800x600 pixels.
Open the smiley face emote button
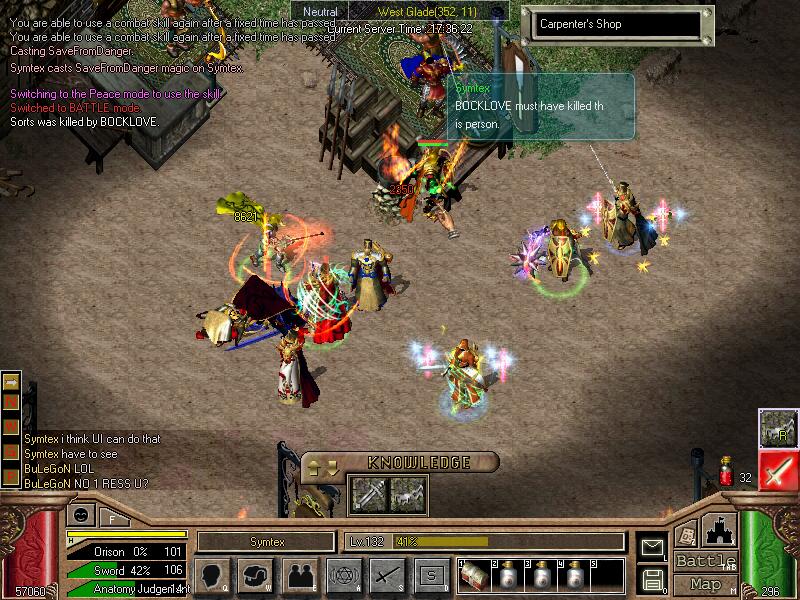click(x=80, y=514)
